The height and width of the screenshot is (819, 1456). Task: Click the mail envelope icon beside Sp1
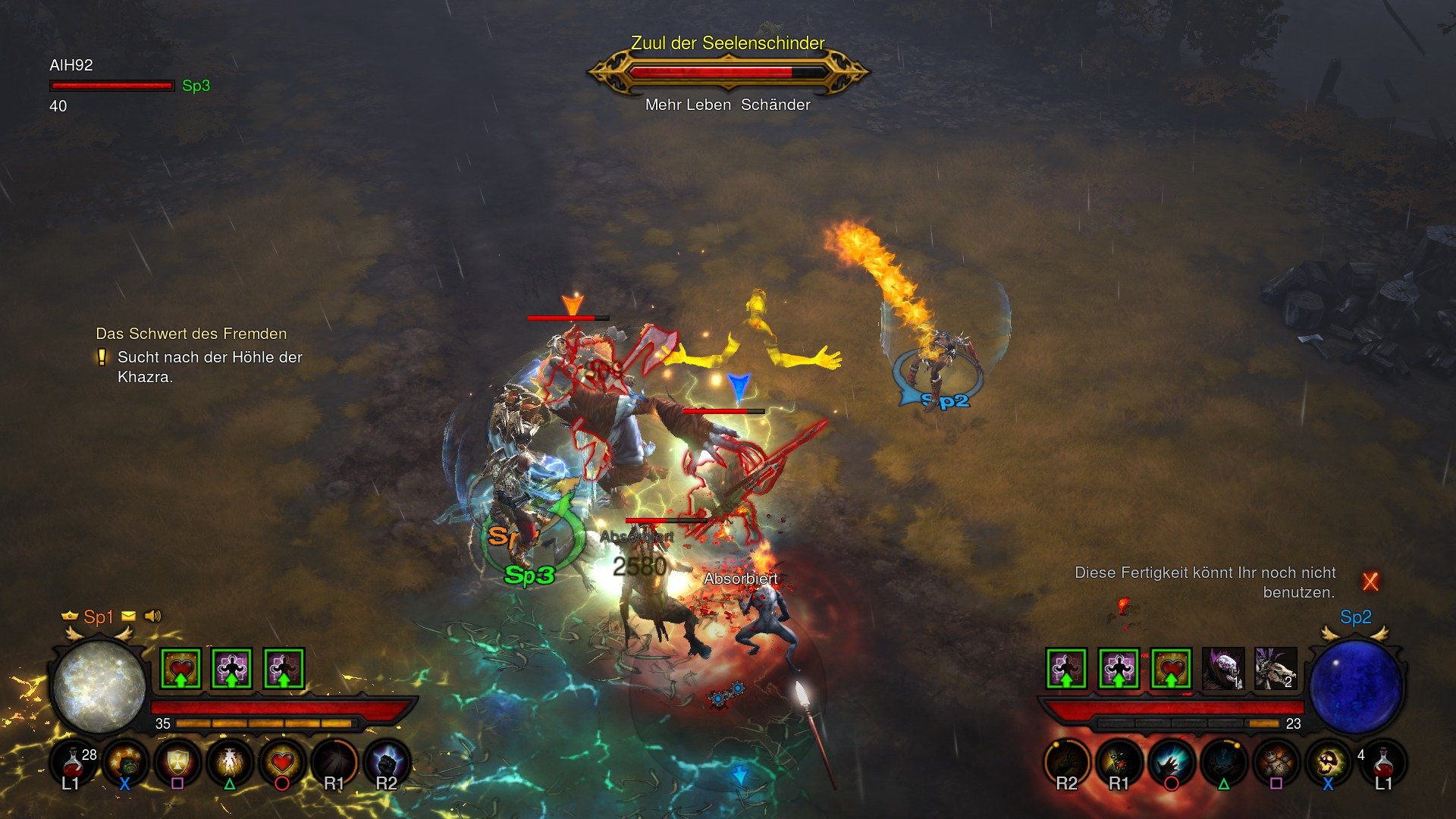(127, 617)
